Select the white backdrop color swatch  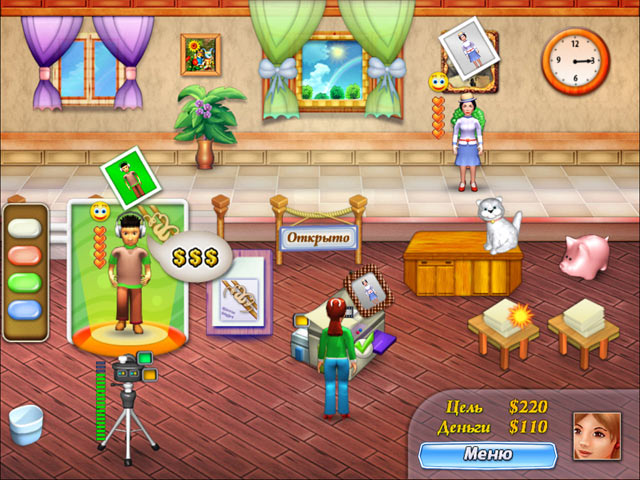28,227
